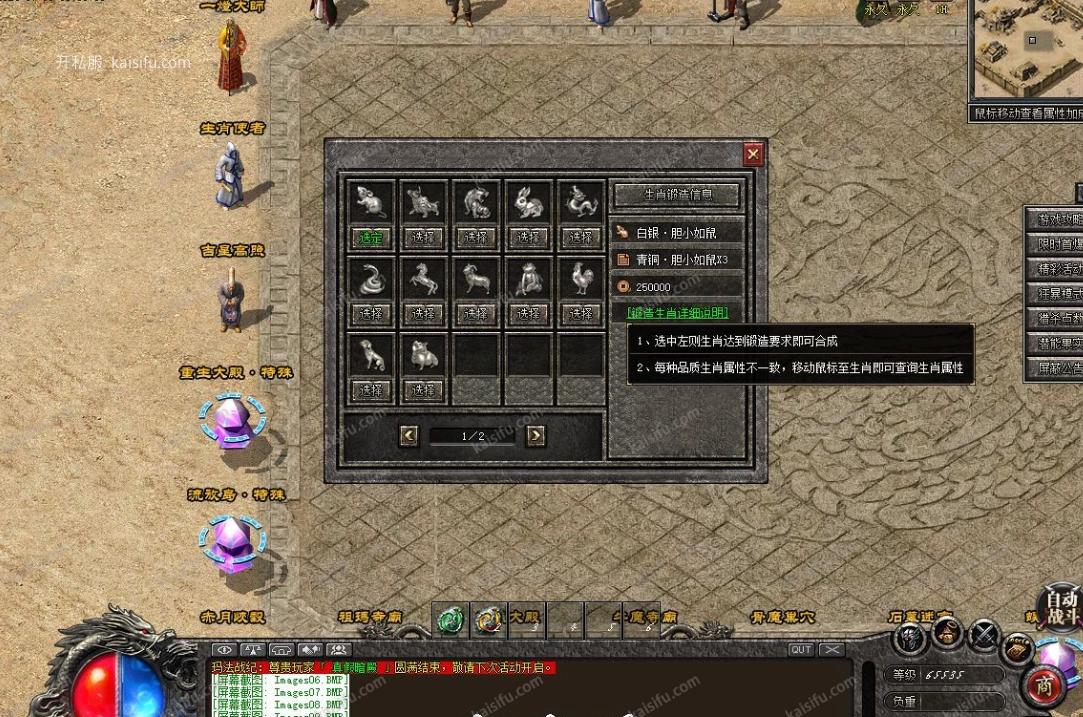The image size is (1083, 717).
Task: Click the OUT button above the chat
Action: point(800,649)
